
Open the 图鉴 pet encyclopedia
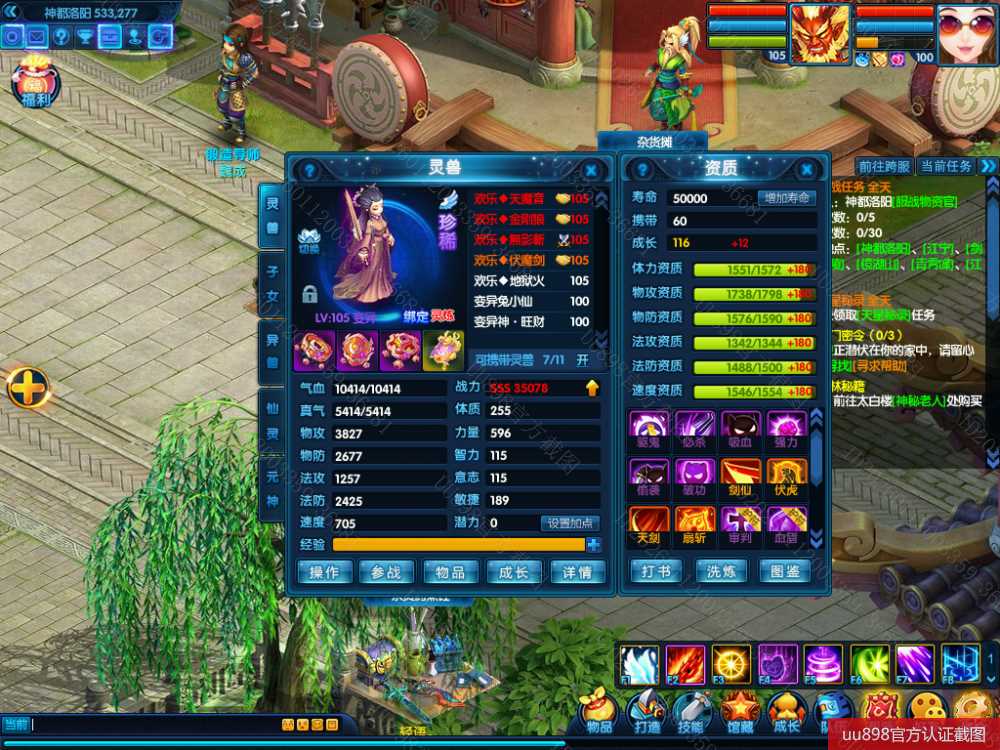click(x=785, y=572)
